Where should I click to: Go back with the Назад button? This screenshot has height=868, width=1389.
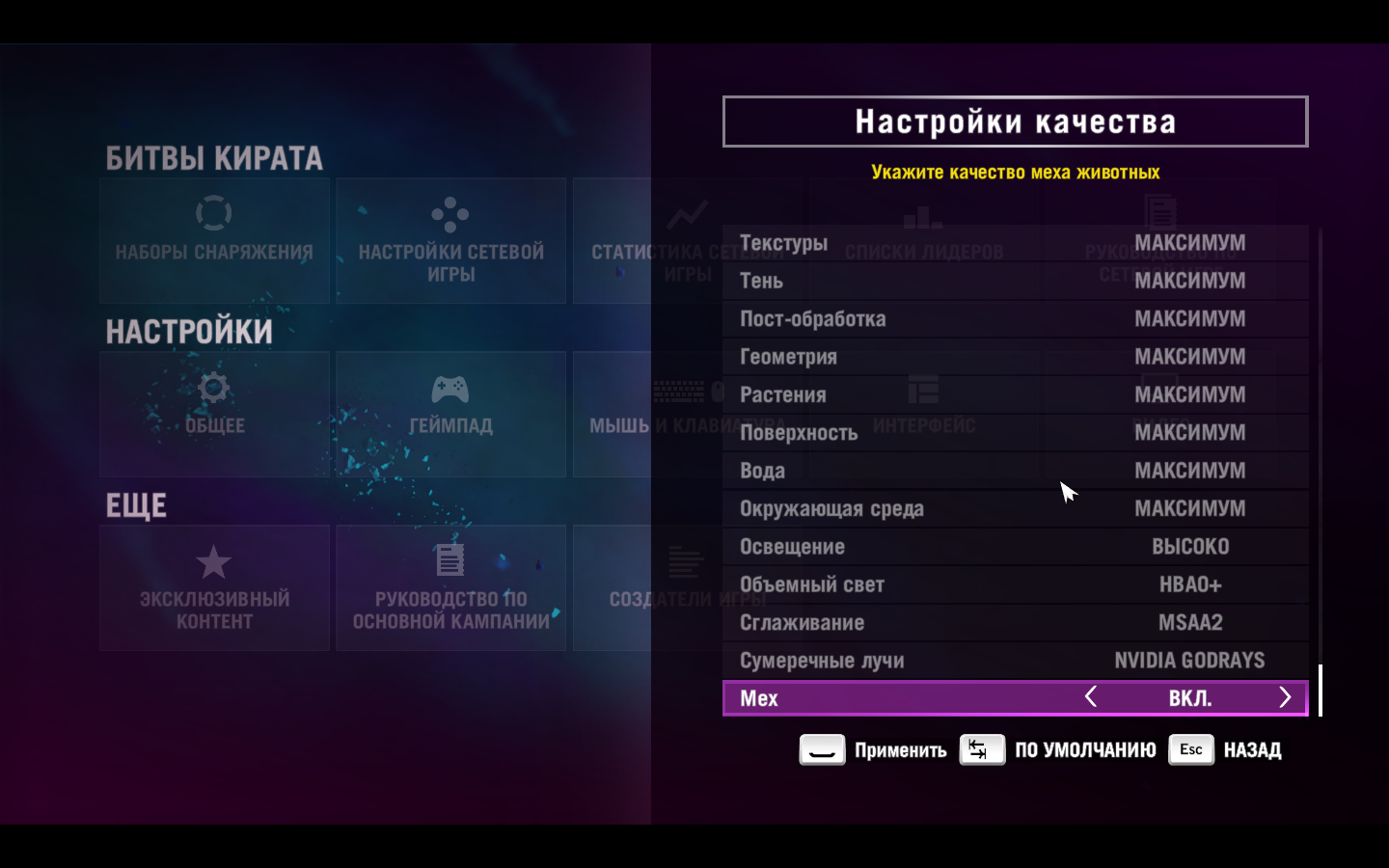click(1225, 749)
